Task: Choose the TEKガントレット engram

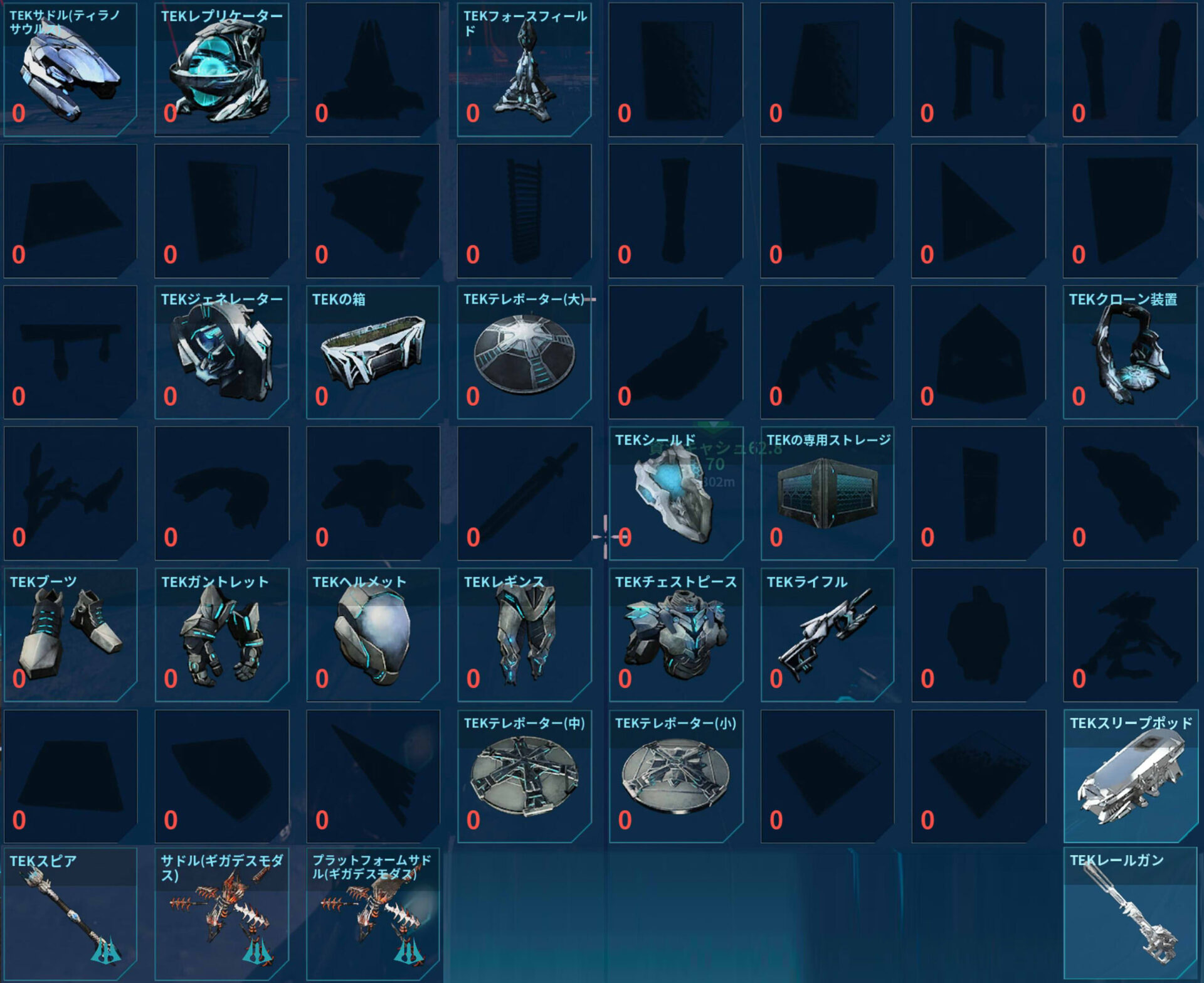Action: point(221,635)
